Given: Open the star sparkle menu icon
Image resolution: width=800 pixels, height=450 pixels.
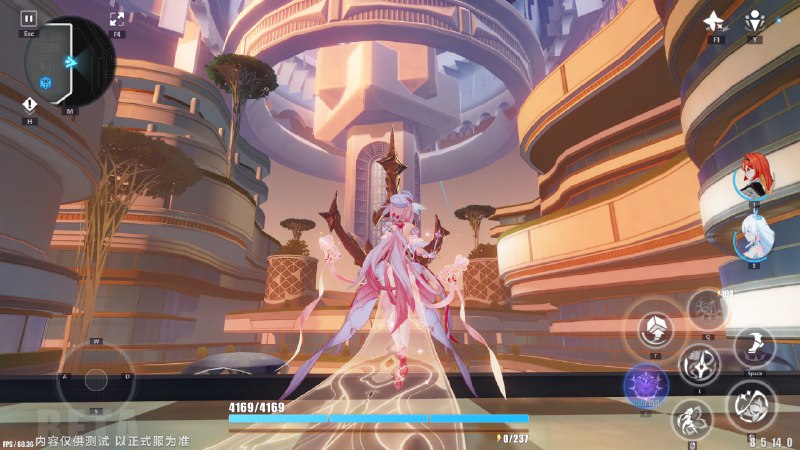Looking at the screenshot, I should (714, 21).
